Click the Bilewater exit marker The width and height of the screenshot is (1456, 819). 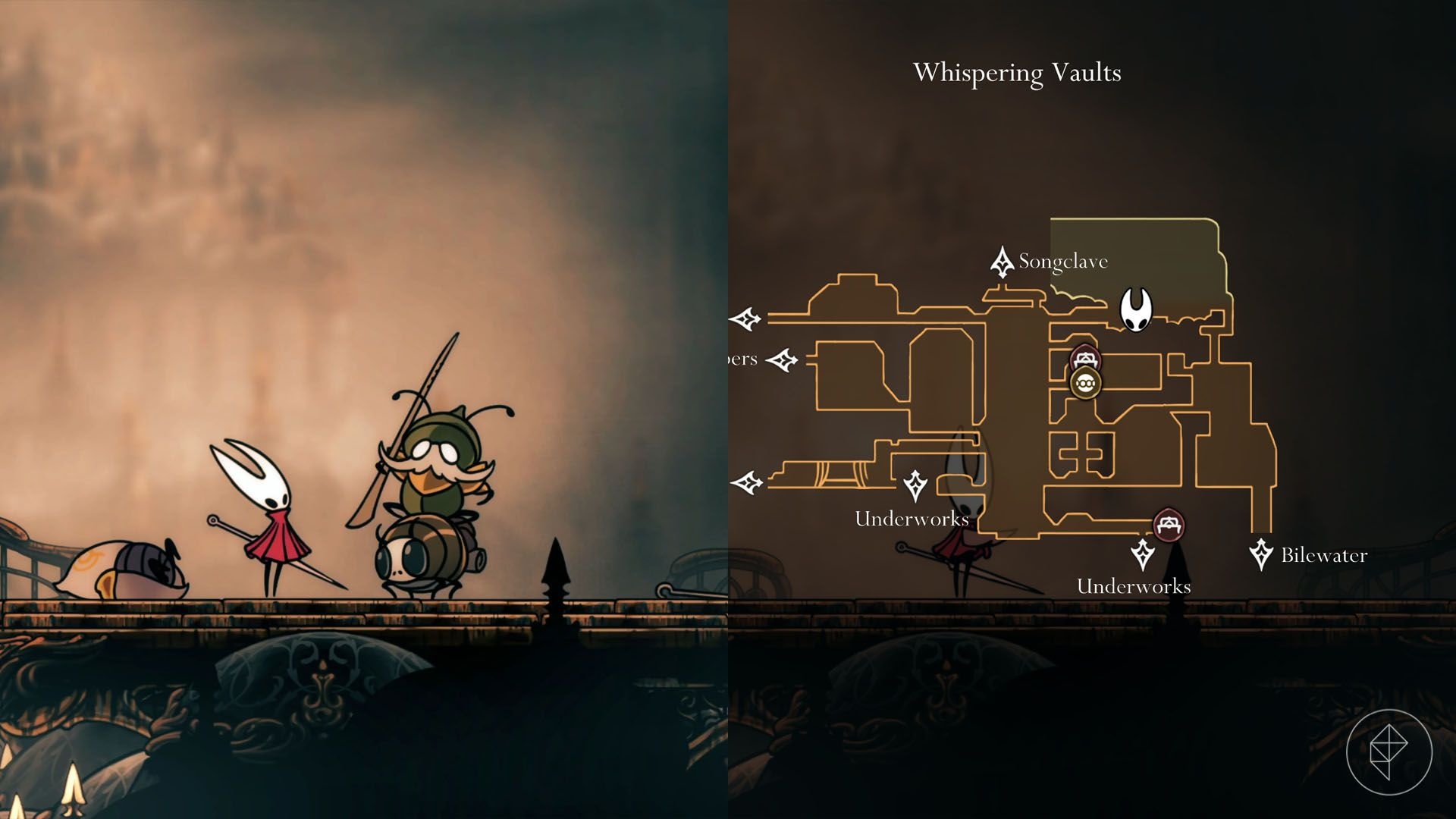point(1261,554)
